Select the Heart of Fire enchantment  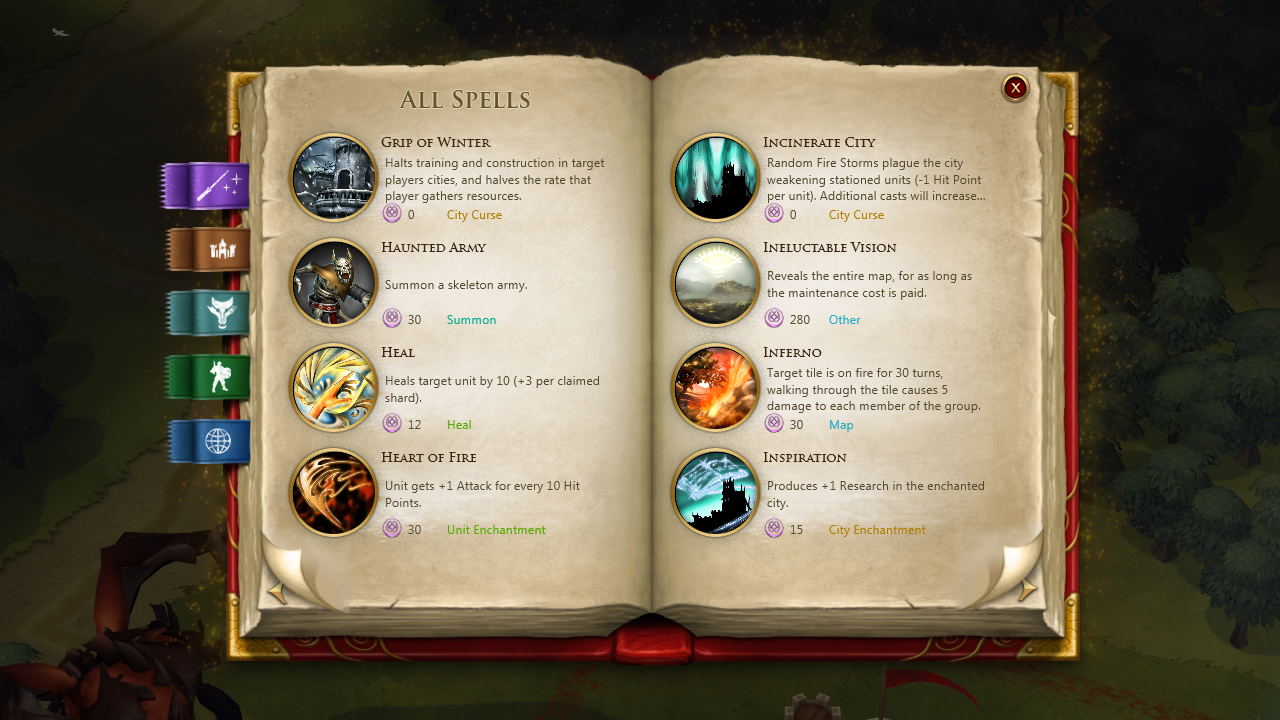(x=334, y=493)
